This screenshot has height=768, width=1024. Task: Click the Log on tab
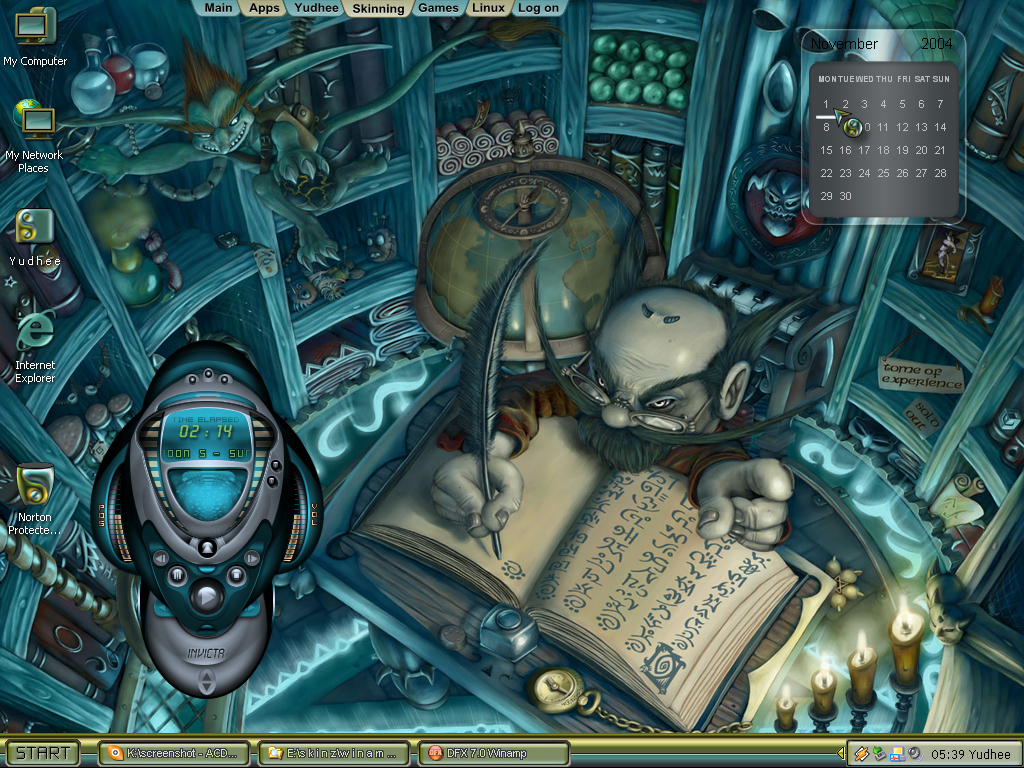(x=538, y=8)
